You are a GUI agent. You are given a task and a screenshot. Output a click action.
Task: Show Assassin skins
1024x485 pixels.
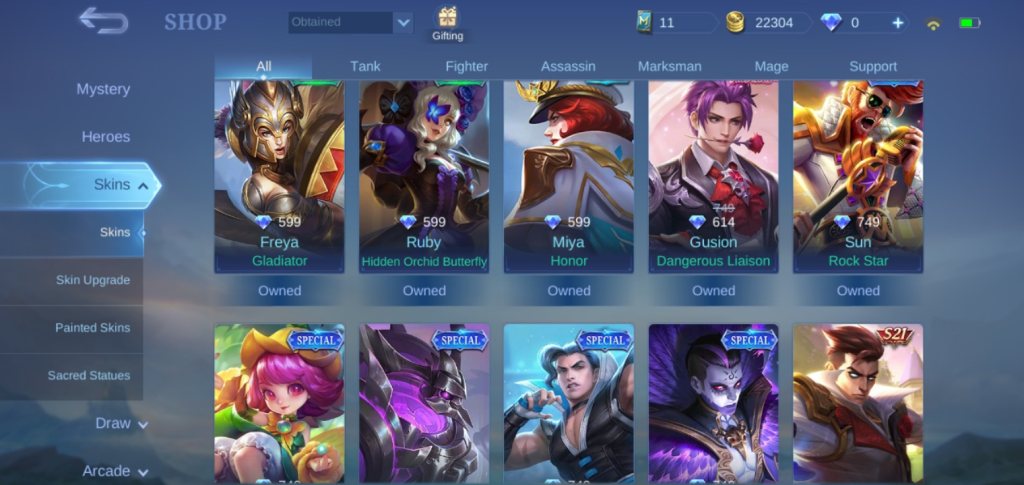click(x=568, y=66)
